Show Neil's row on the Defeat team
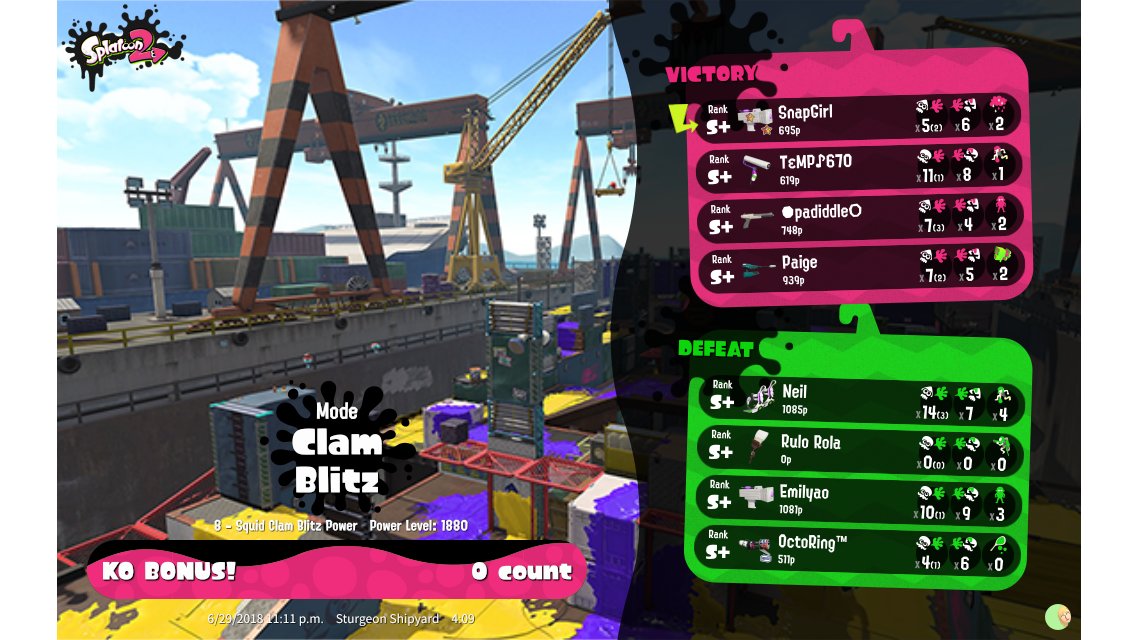 [860, 400]
